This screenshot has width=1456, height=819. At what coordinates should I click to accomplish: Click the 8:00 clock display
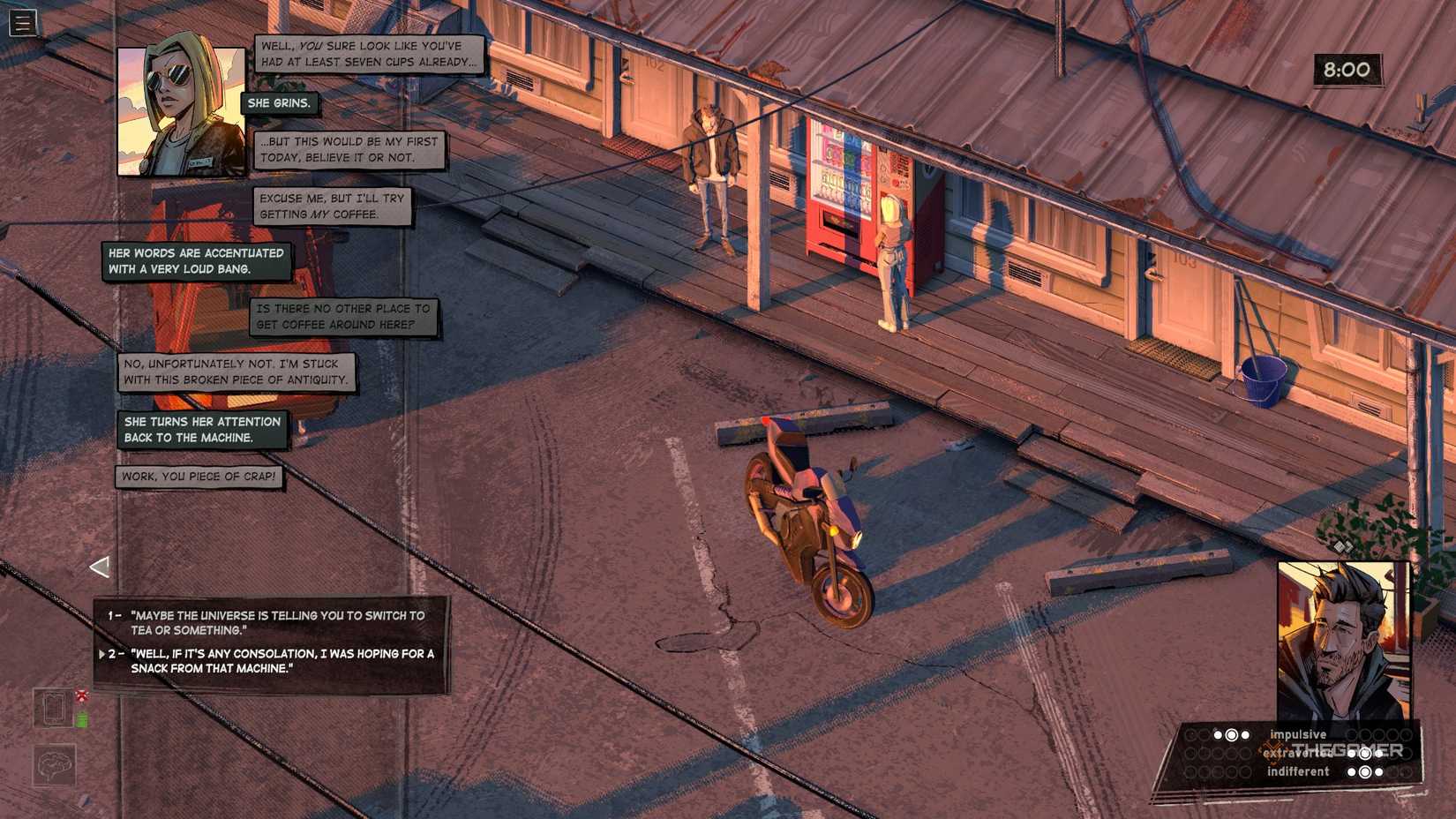click(1347, 71)
